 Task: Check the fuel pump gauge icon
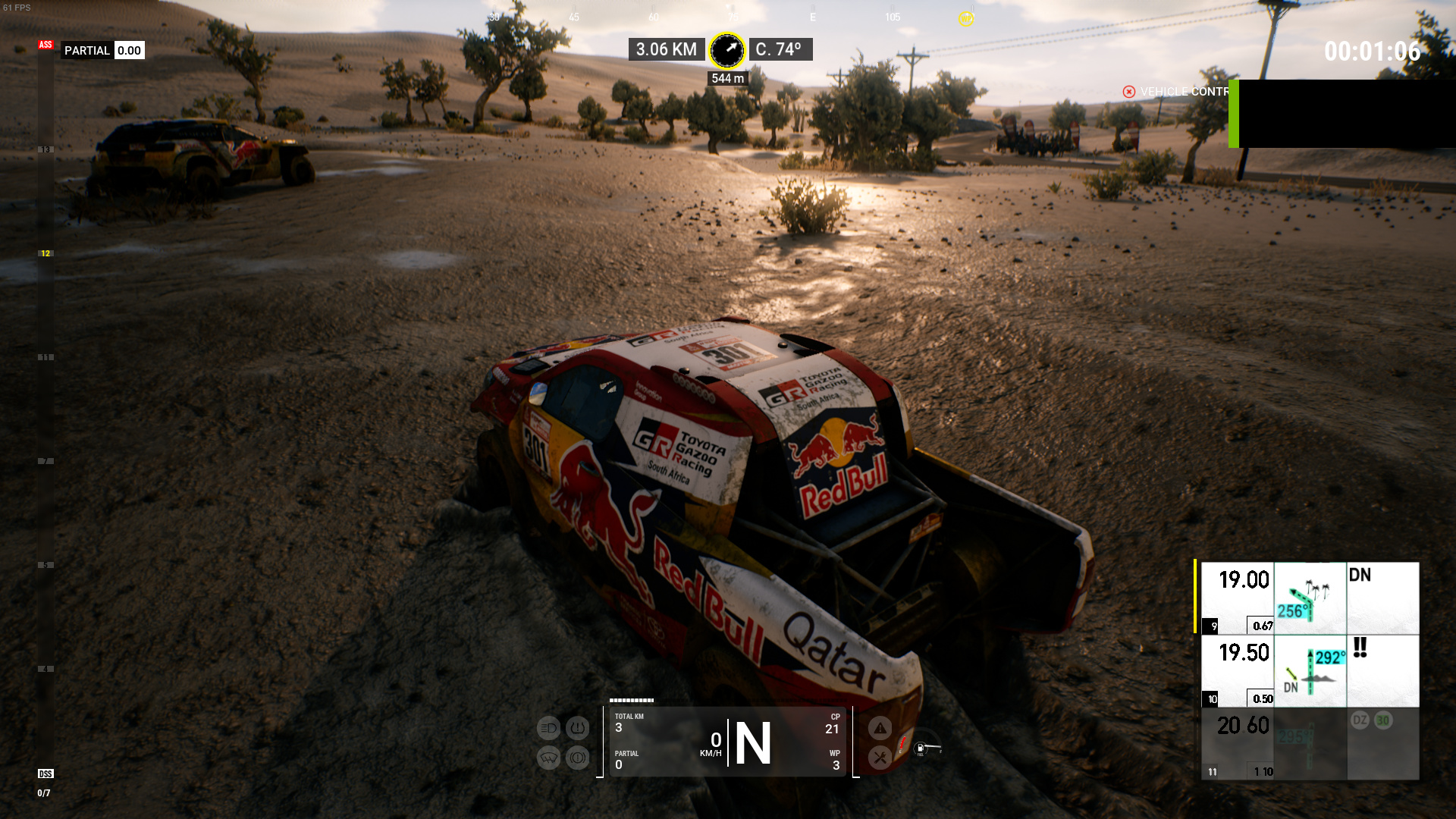click(921, 748)
